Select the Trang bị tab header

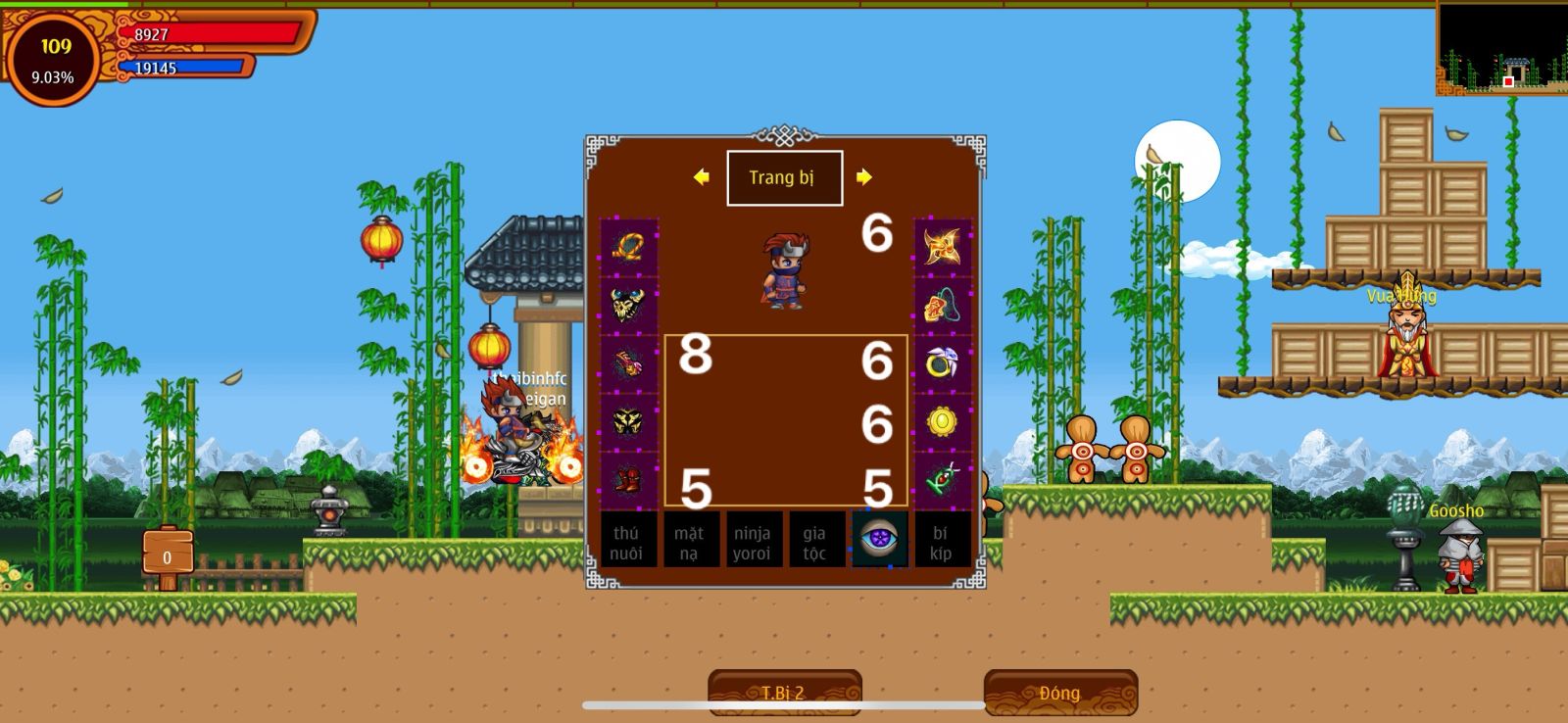coord(784,178)
